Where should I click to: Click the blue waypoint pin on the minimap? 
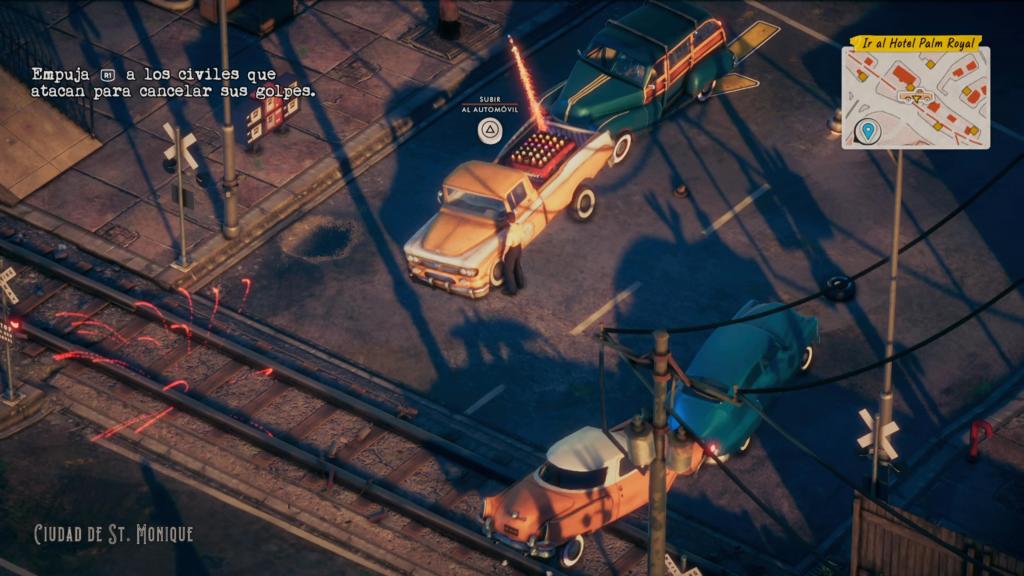point(867,131)
